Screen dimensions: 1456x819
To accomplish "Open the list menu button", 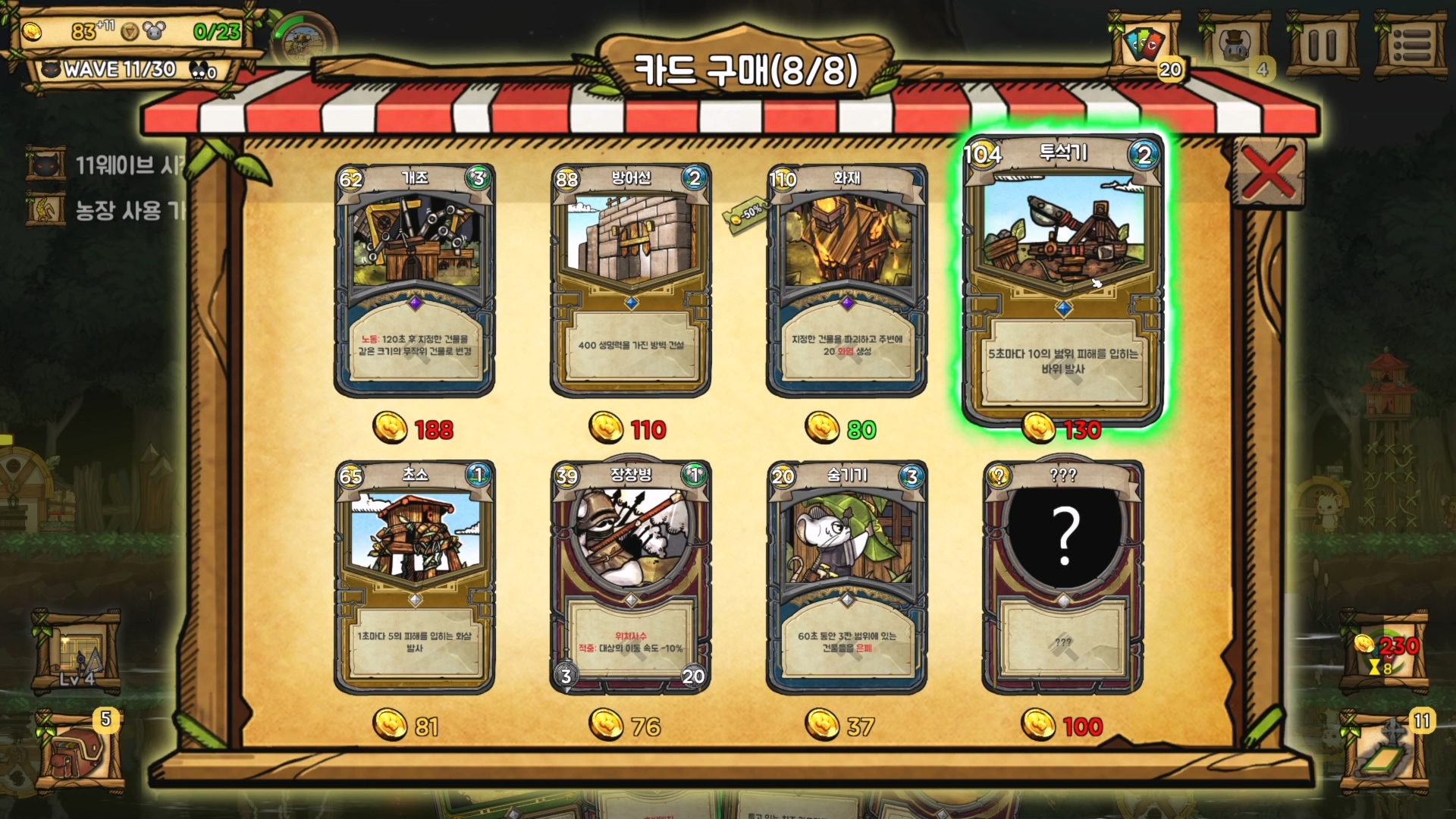I will 1411,45.
